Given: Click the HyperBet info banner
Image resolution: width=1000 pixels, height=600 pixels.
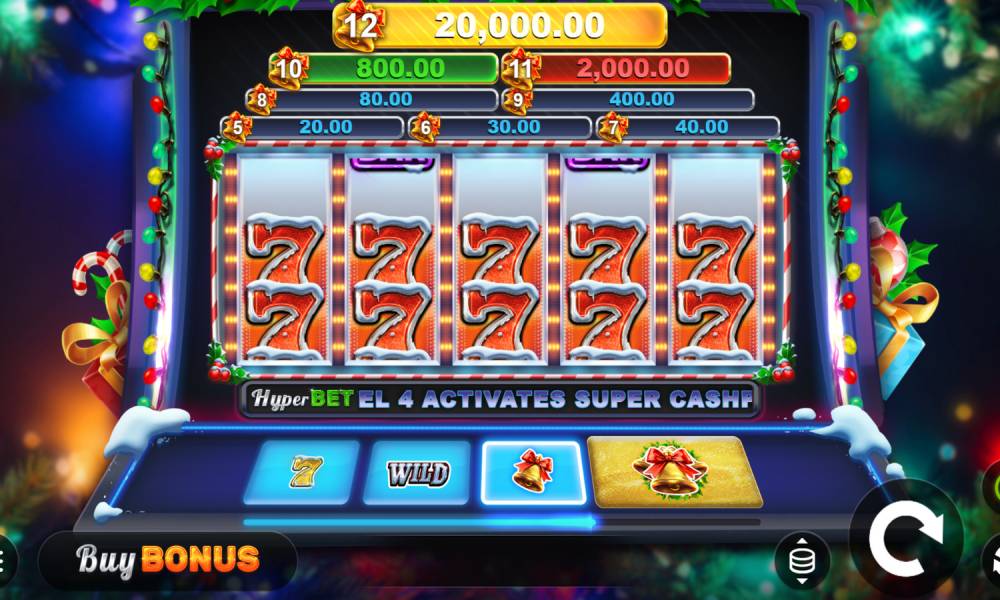Looking at the screenshot, I should (x=500, y=399).
